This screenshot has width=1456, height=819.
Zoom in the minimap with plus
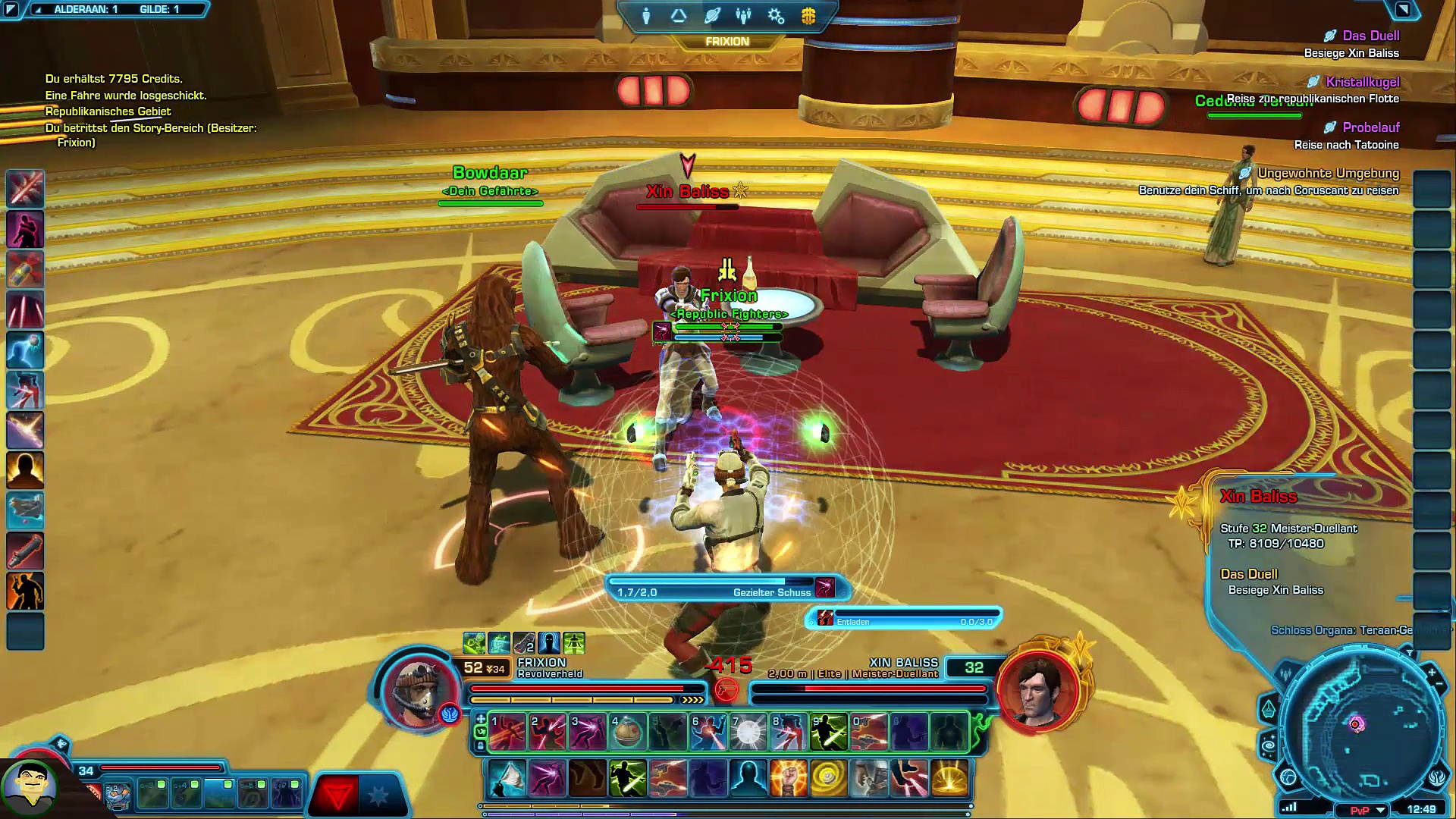[x=1431, y=672]
